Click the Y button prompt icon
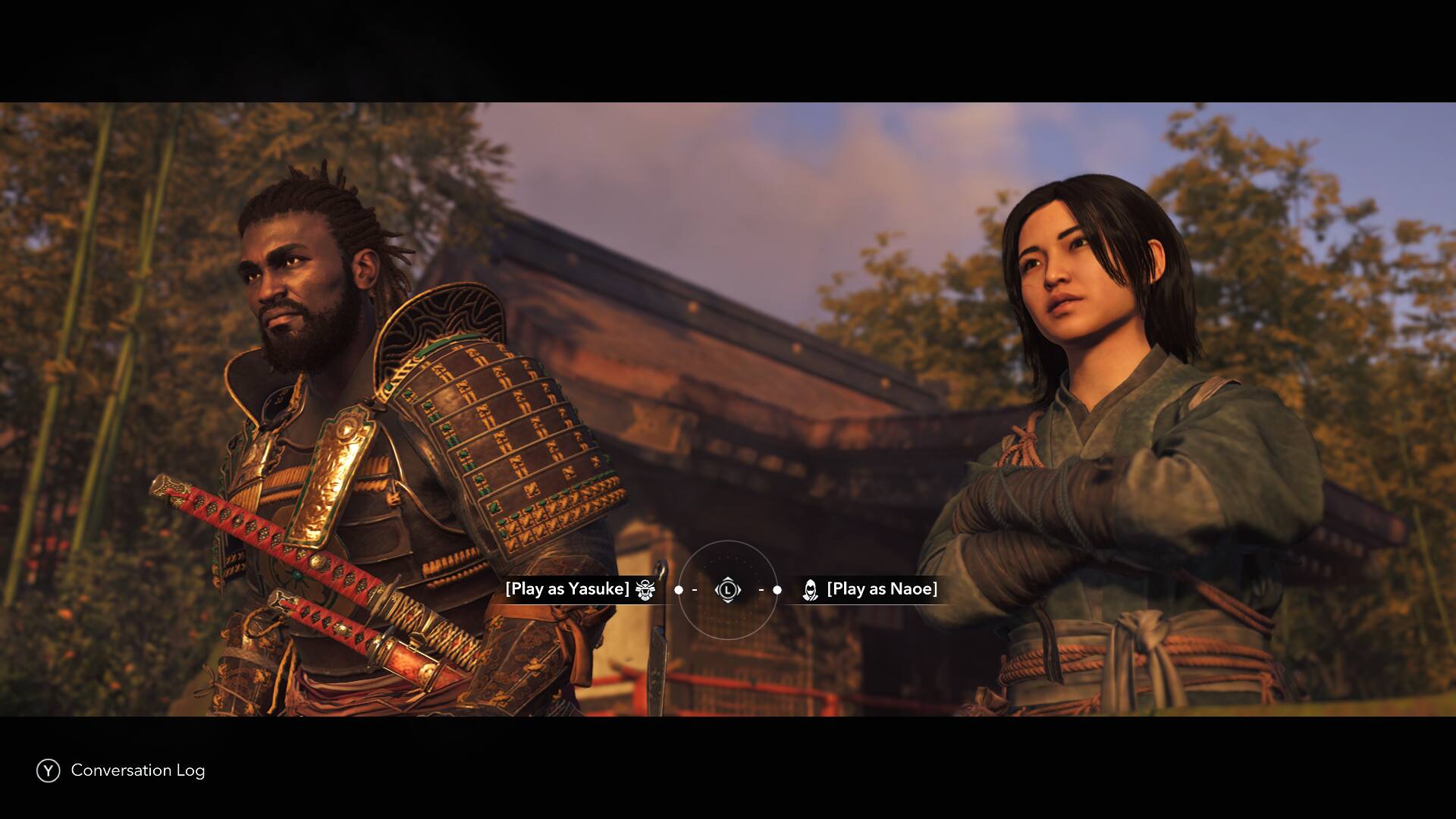Image resolution: width=1456 pixels, height=819 pixels. click(x=48, y=770)
